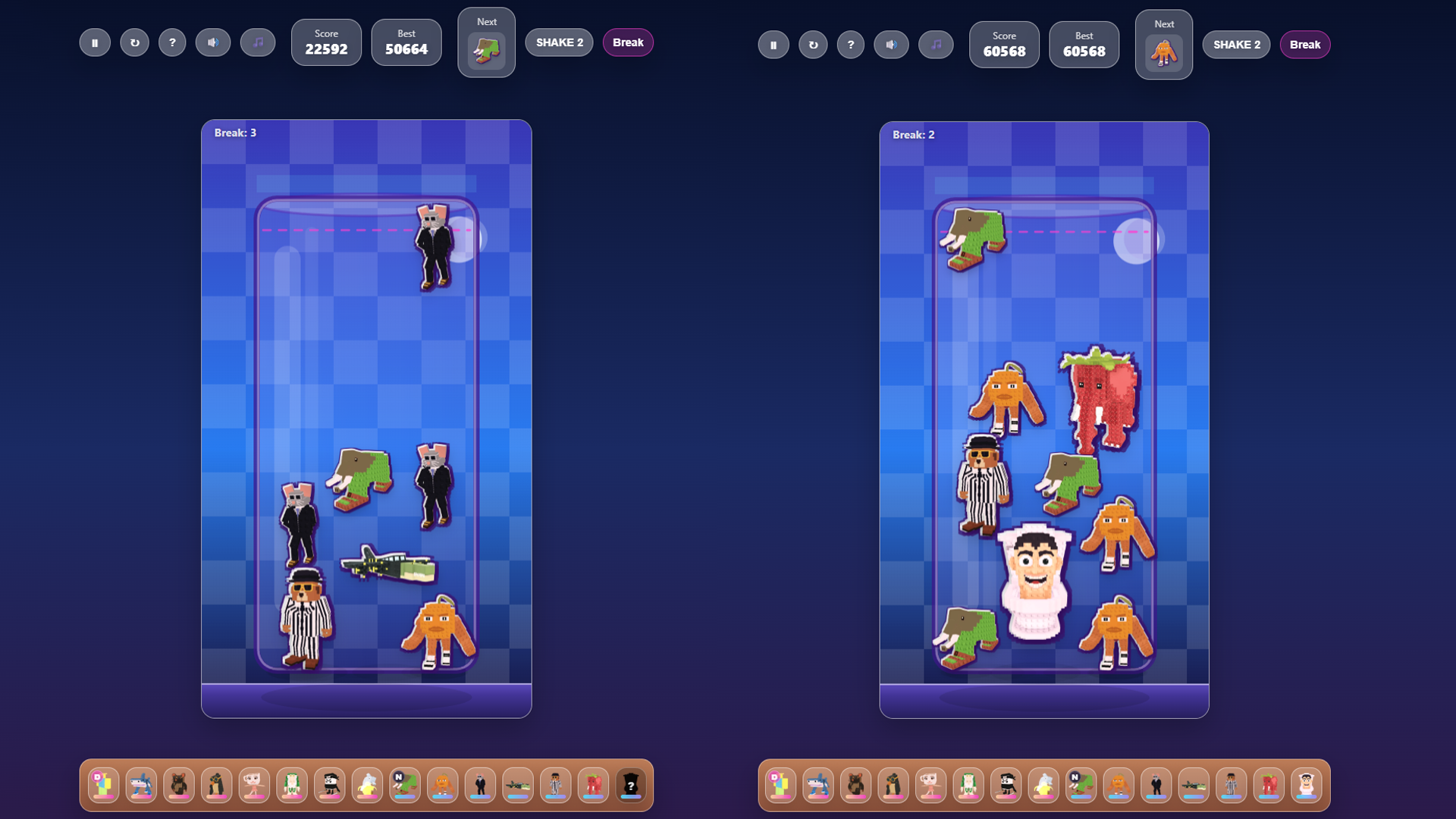This screenshot has width=1456, height=819.
Task: Mute sound effects on the right board
Action: (891, 45)
